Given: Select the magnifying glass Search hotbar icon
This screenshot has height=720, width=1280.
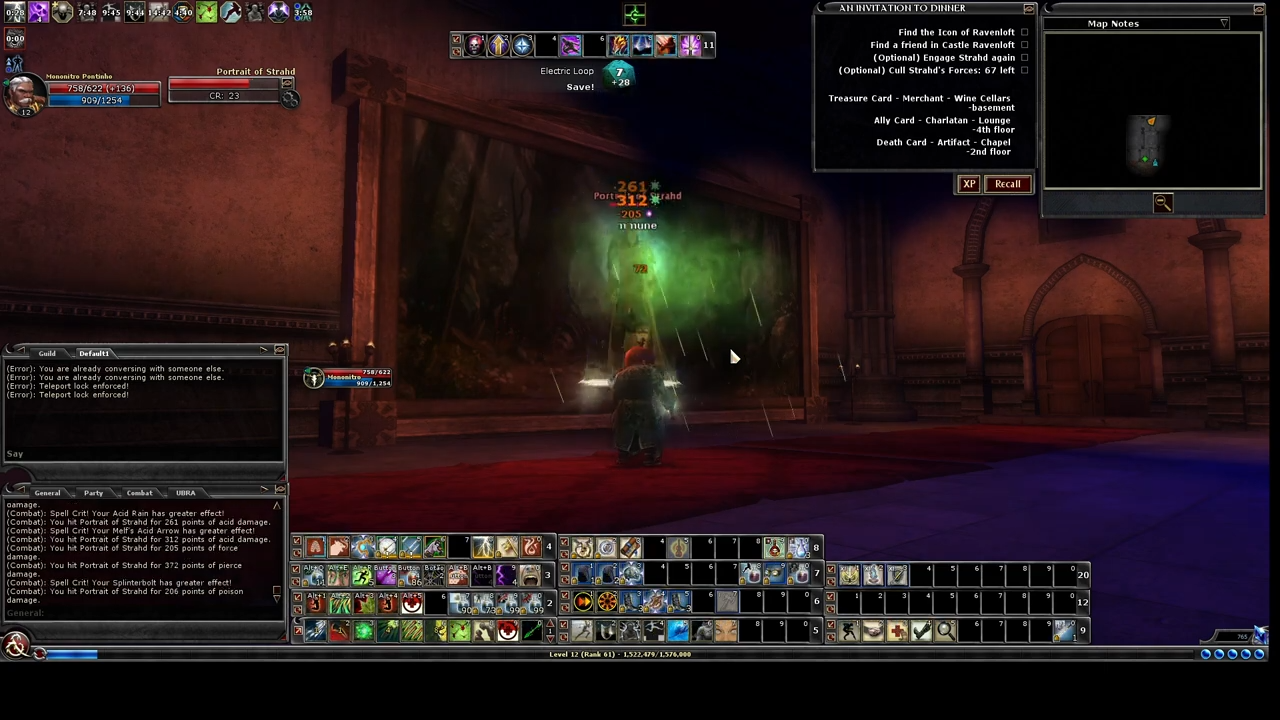Looking at the screenshot, I should coord(945,630).
